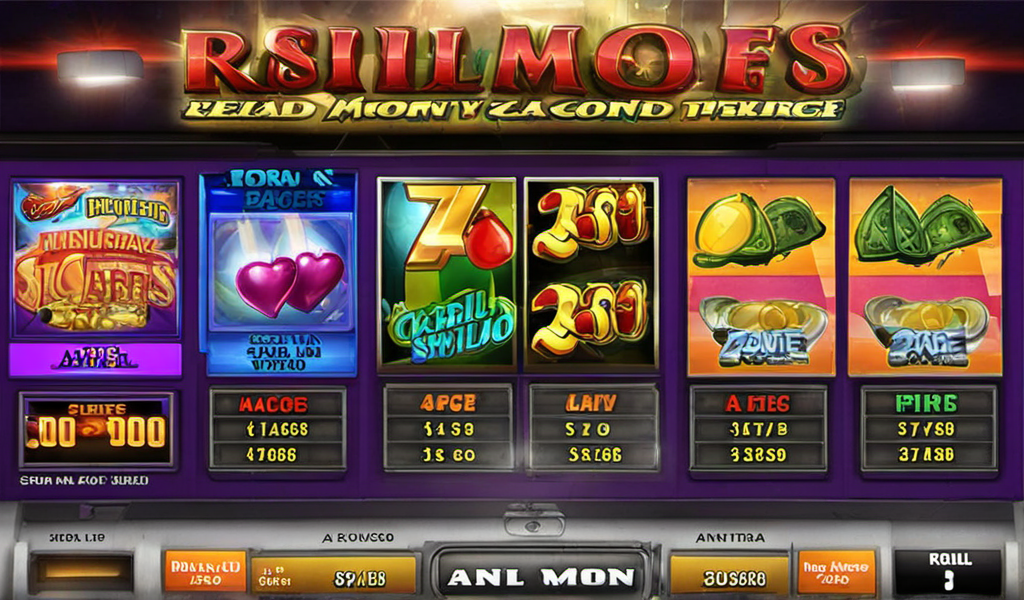Image resolution: width=1024 pixels, height=600 pixels.
Task: Activate the black ROILL button
Action: click(947, 571)
